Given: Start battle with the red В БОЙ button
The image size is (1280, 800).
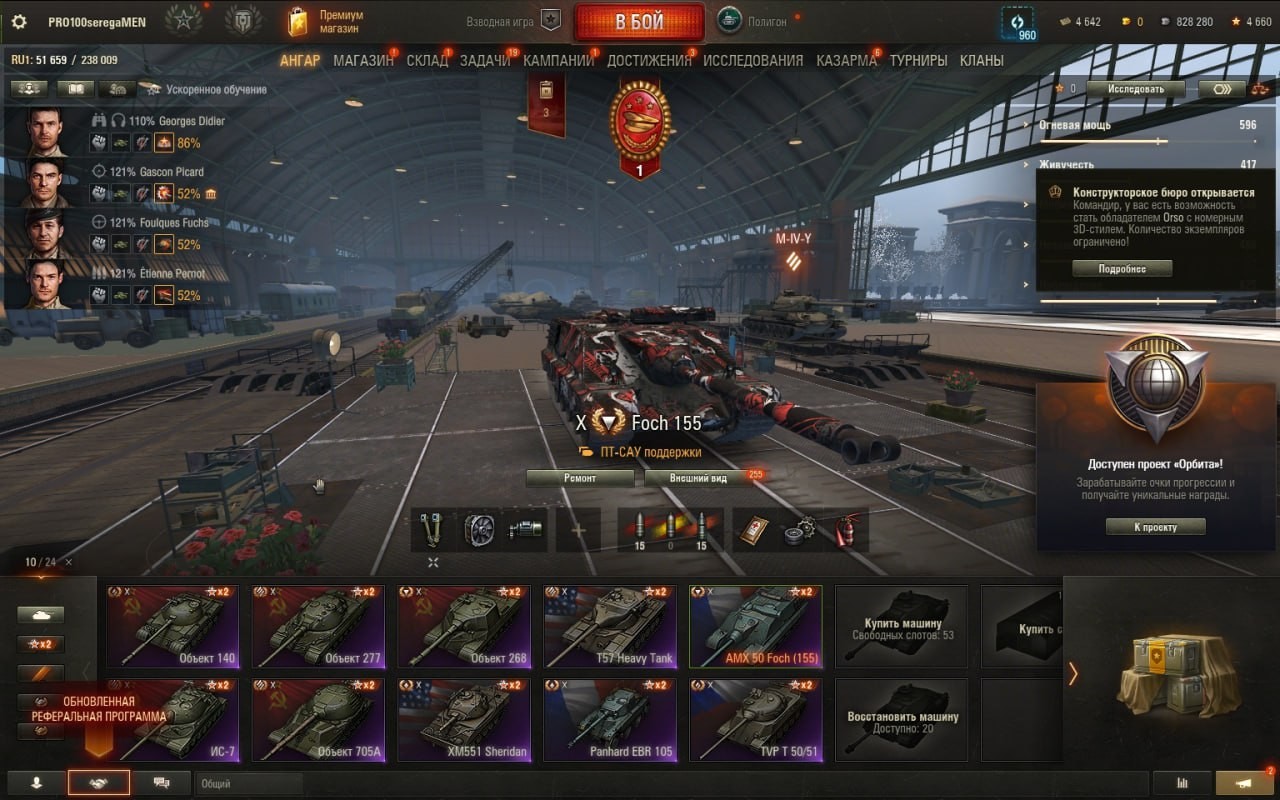Looking at the screenshot, I should [x=638, y=22].
